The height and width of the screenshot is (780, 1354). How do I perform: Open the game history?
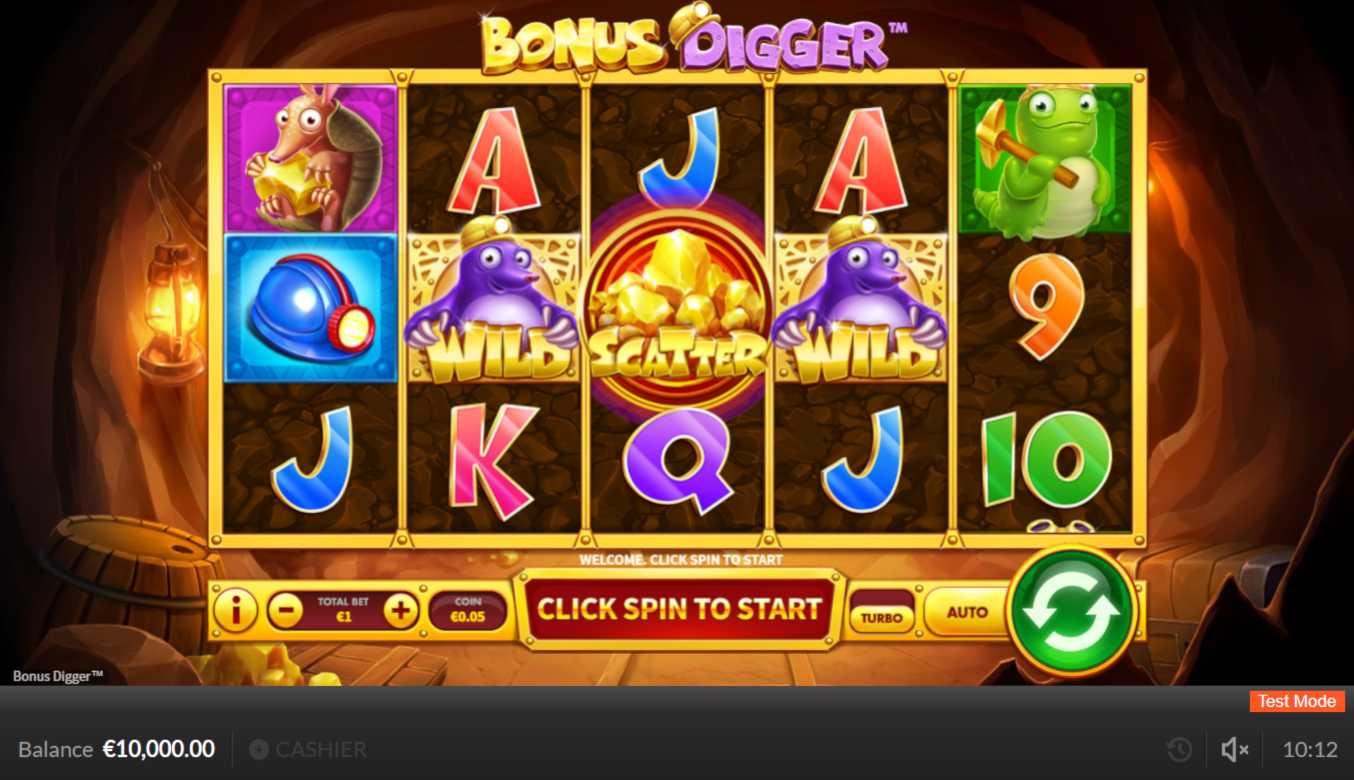[x=1179, y=749]
